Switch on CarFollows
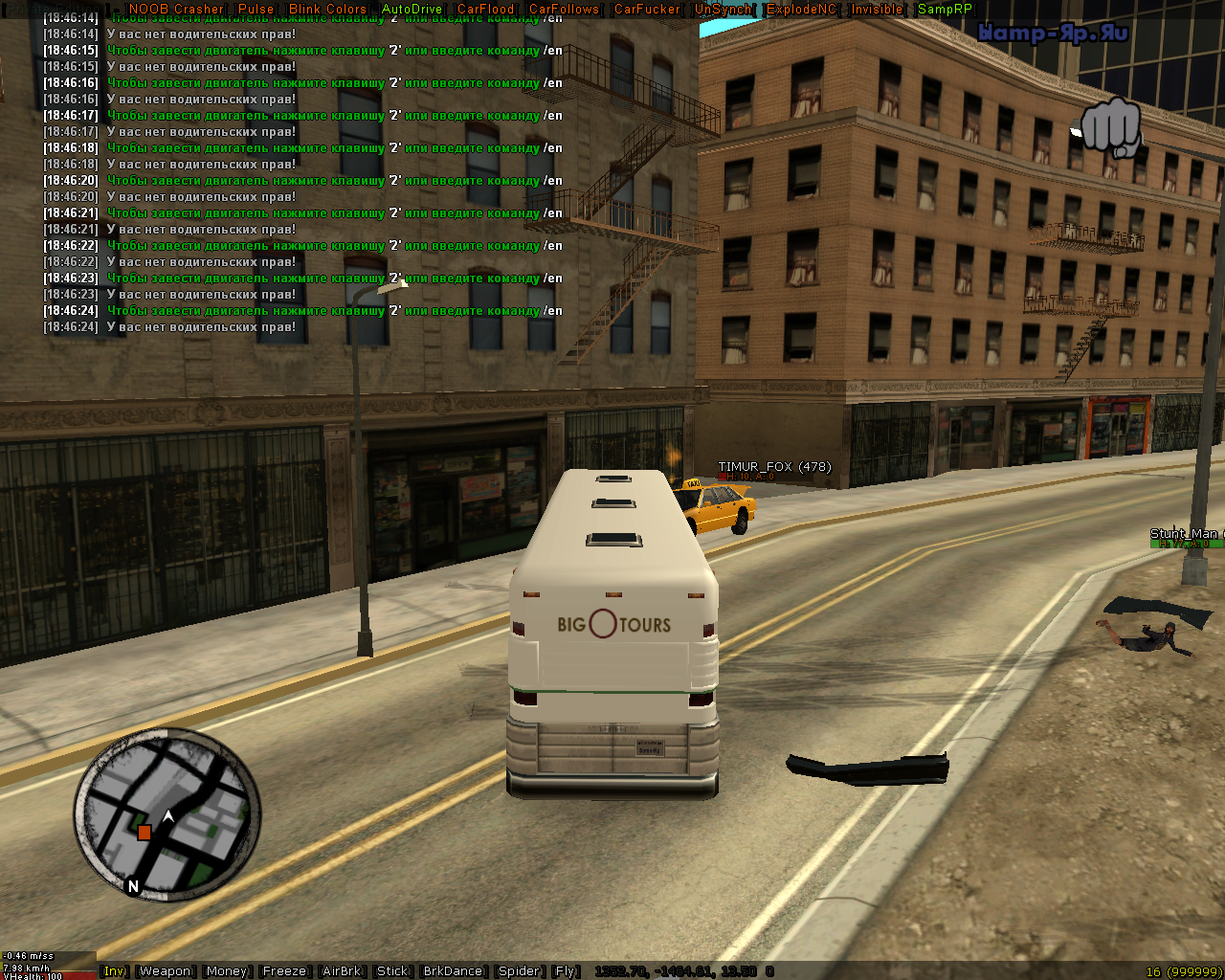This screenshot has width=1225, height=980. (564, 9)
